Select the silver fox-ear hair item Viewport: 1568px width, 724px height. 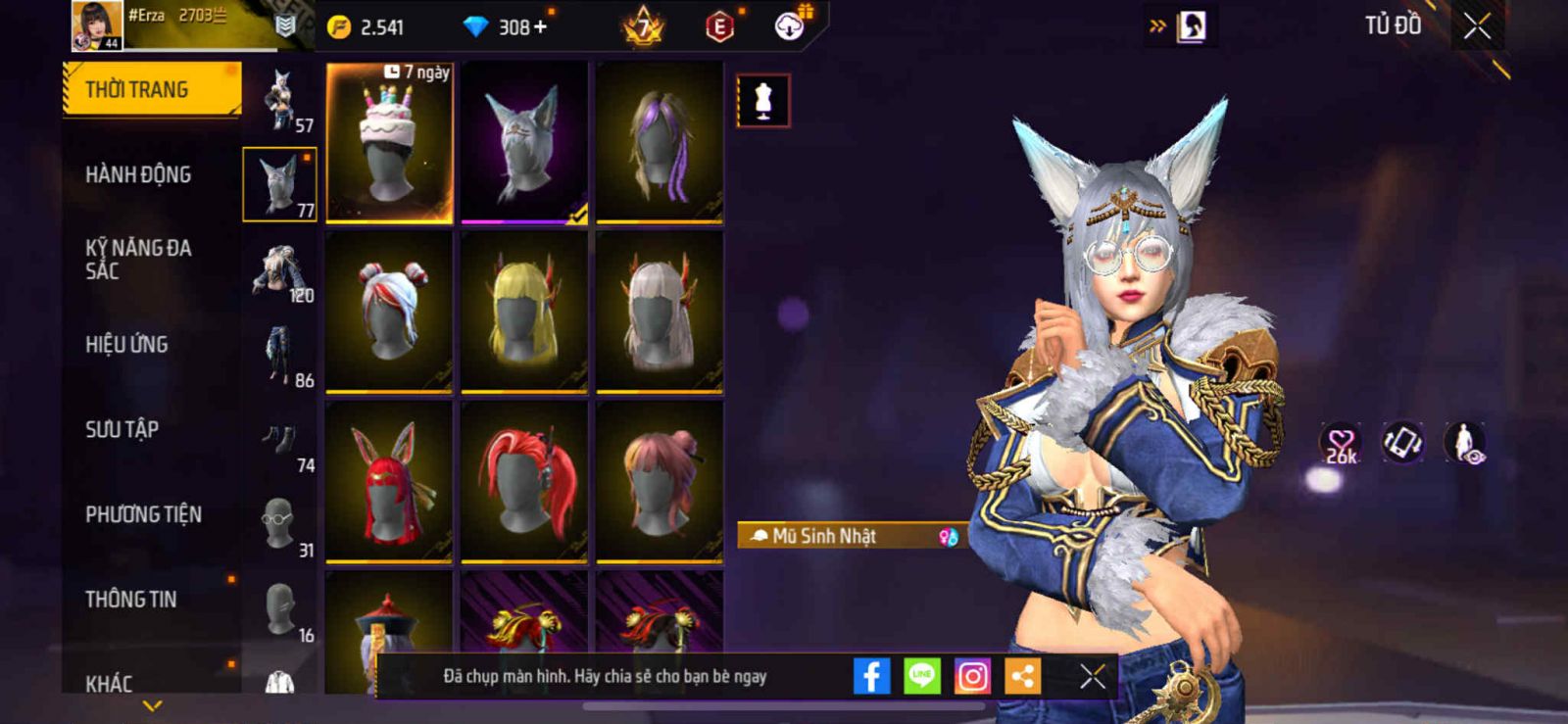[x=524, y=143]
